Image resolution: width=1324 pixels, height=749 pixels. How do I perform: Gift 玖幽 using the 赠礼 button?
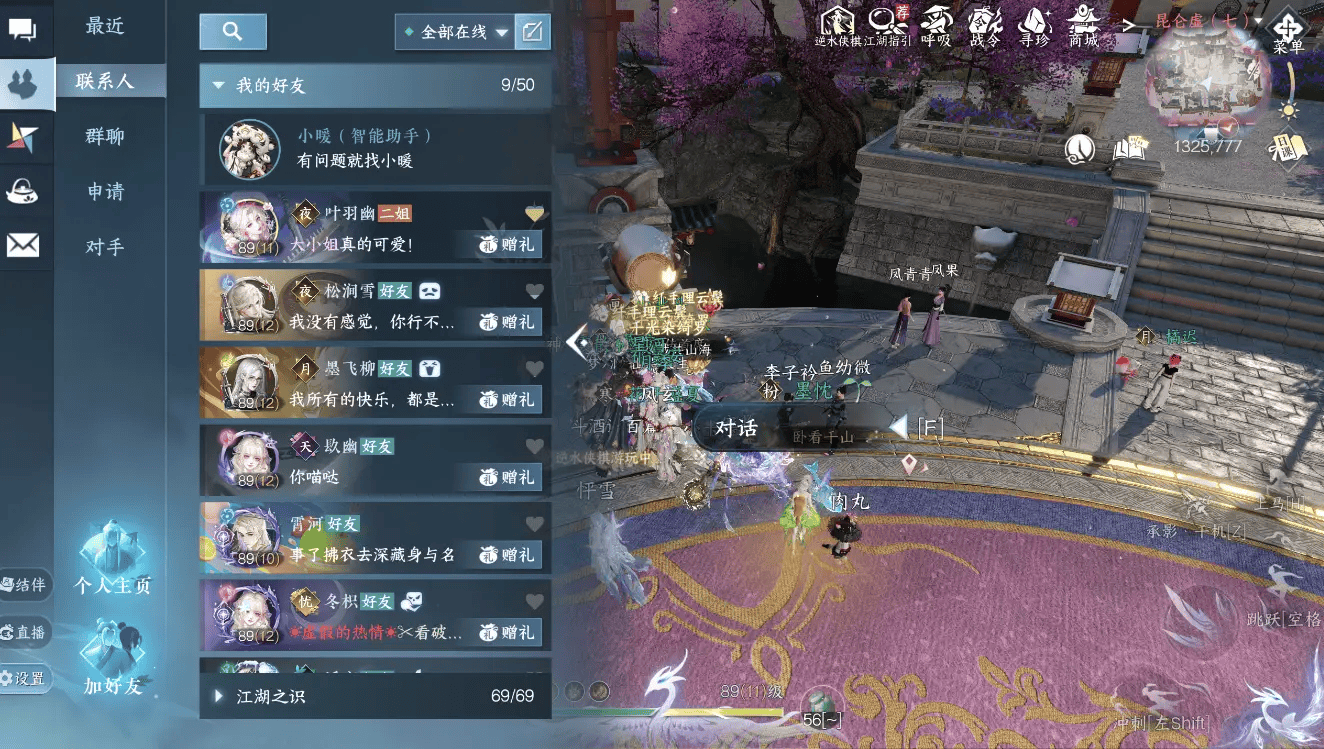(508, 477)
